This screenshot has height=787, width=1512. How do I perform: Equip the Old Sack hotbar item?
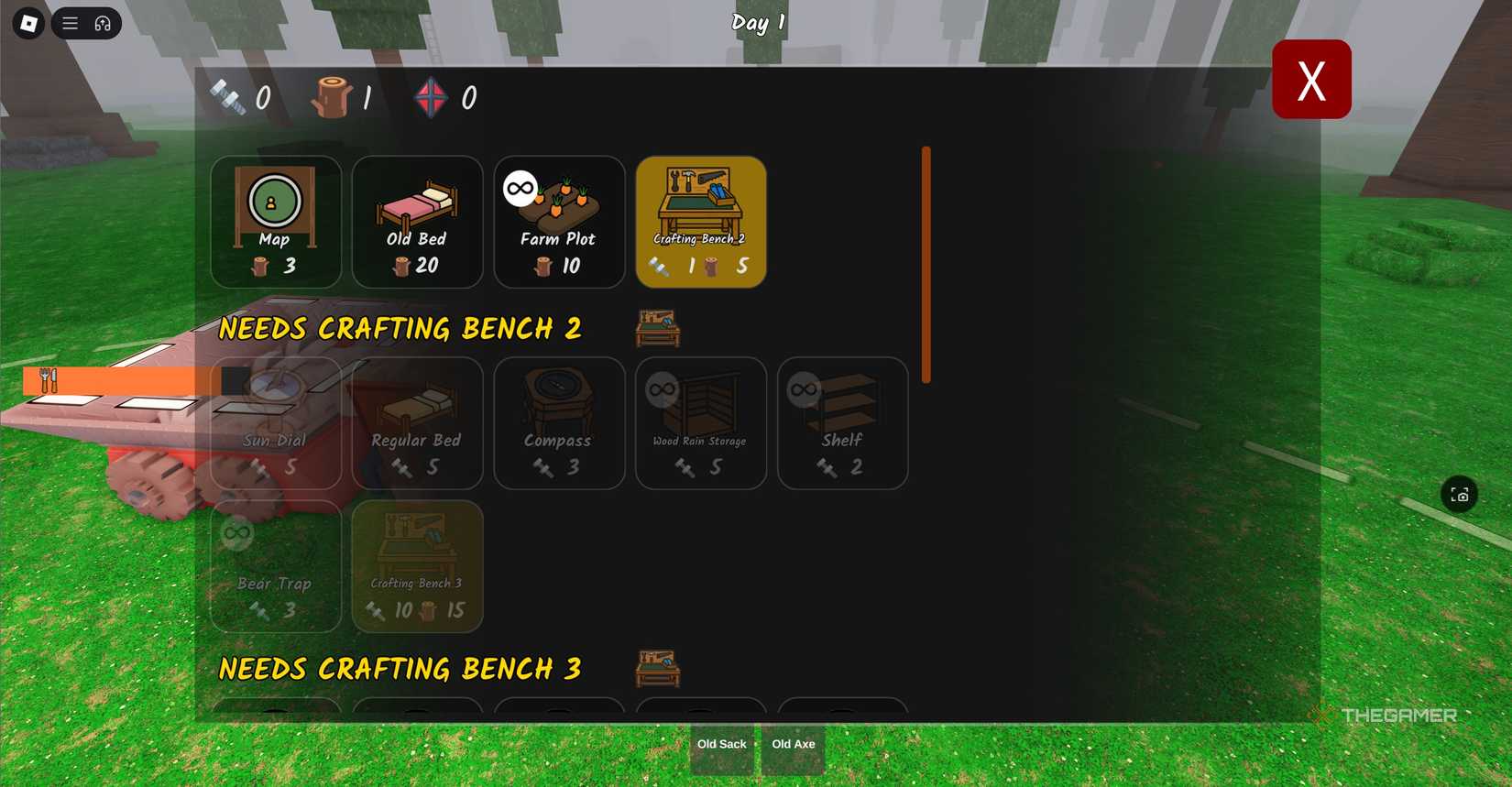(x=722, y=744)
